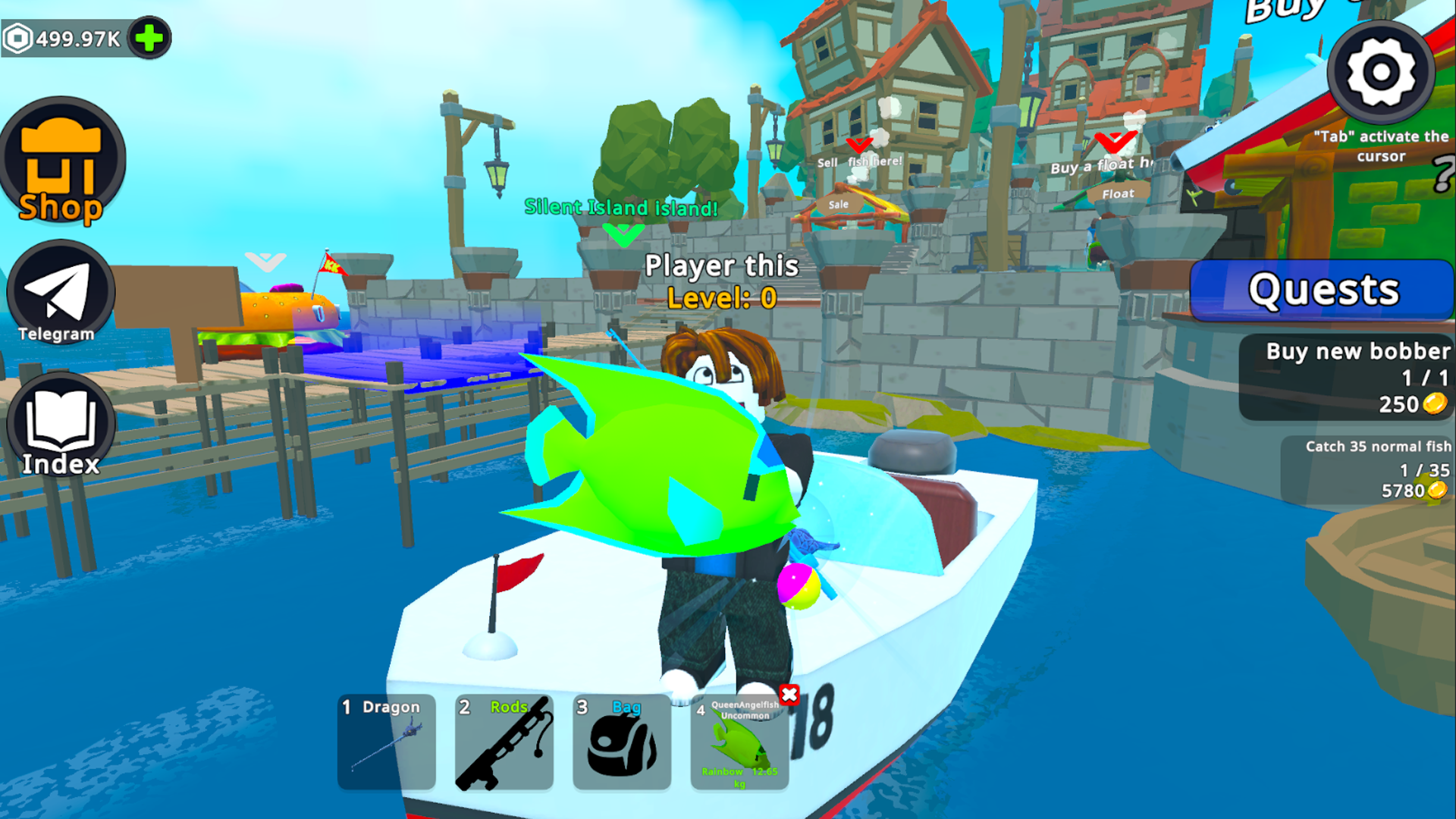
Task: Click the green arrow below Silent Island label
Action: [x=623, y=235]
